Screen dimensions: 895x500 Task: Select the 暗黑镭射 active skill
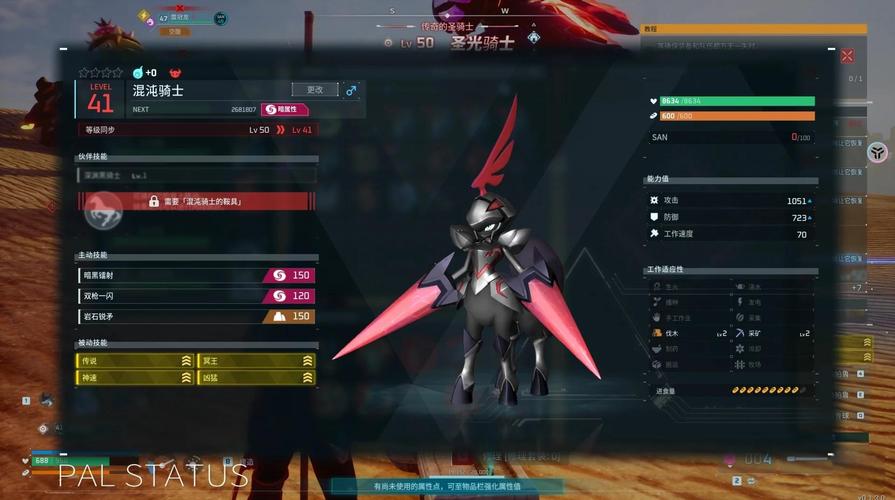[x=196, y=275]
